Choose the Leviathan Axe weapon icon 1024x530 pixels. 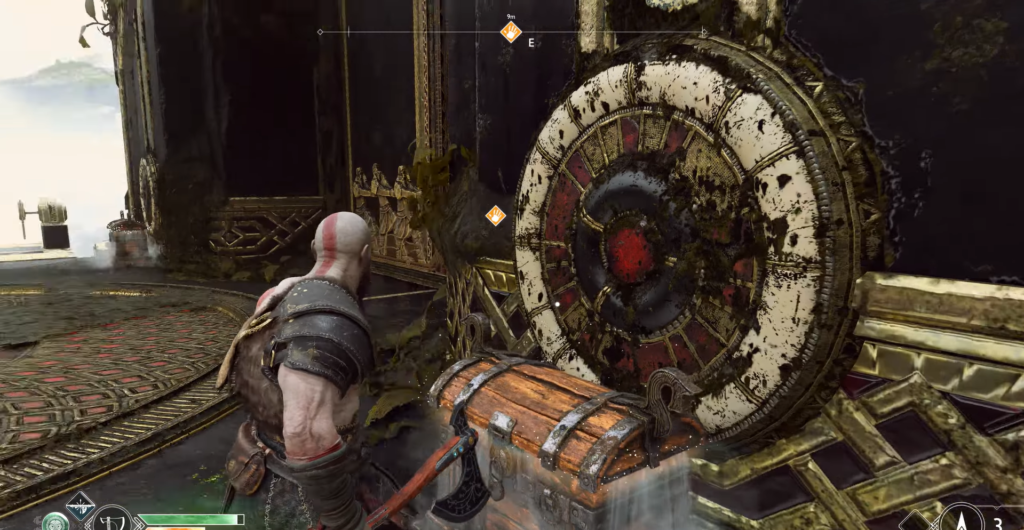click(x=112, y=520)
